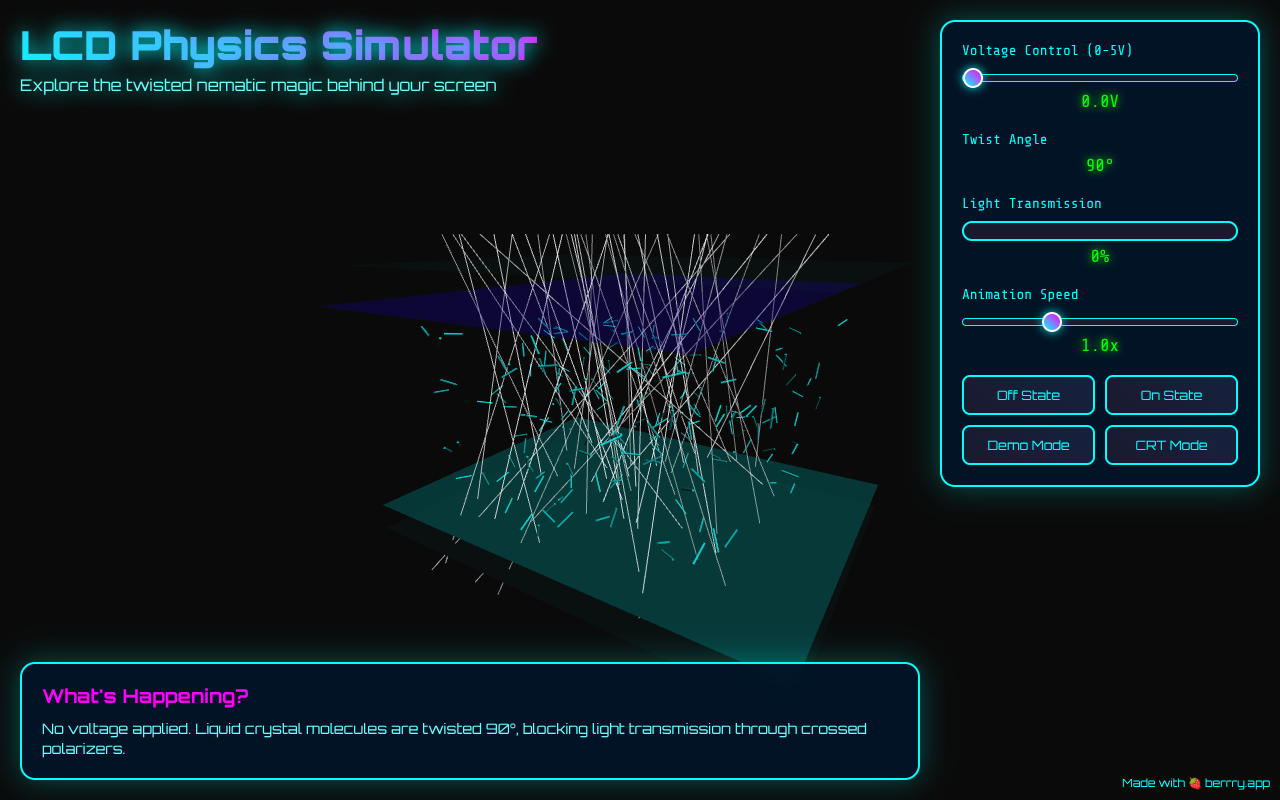Click the LCD Physics Simulator title
1280x800 pixels.
pyautogui.click(x=278, y=45)
